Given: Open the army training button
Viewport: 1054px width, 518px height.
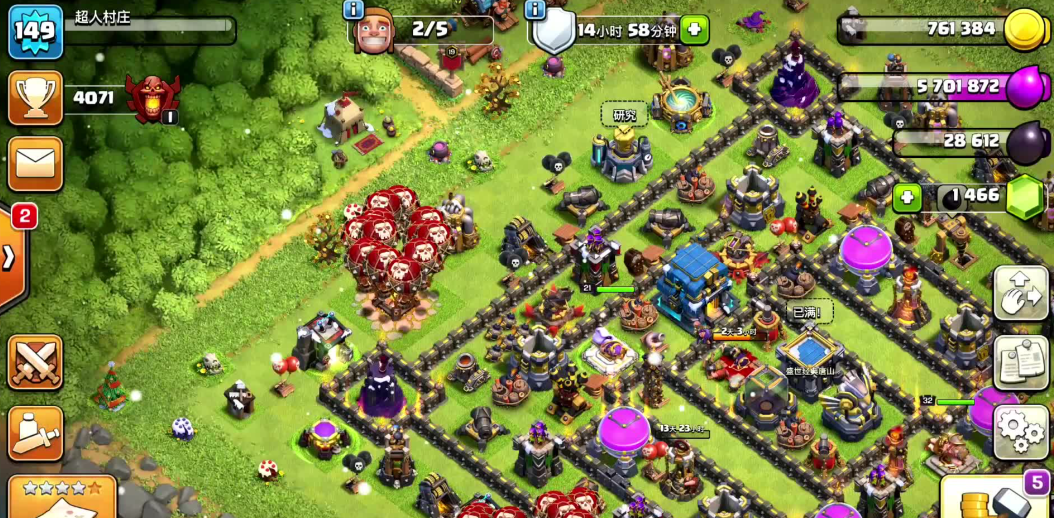Looking at the screenshot, I should (x=35, y=433).
